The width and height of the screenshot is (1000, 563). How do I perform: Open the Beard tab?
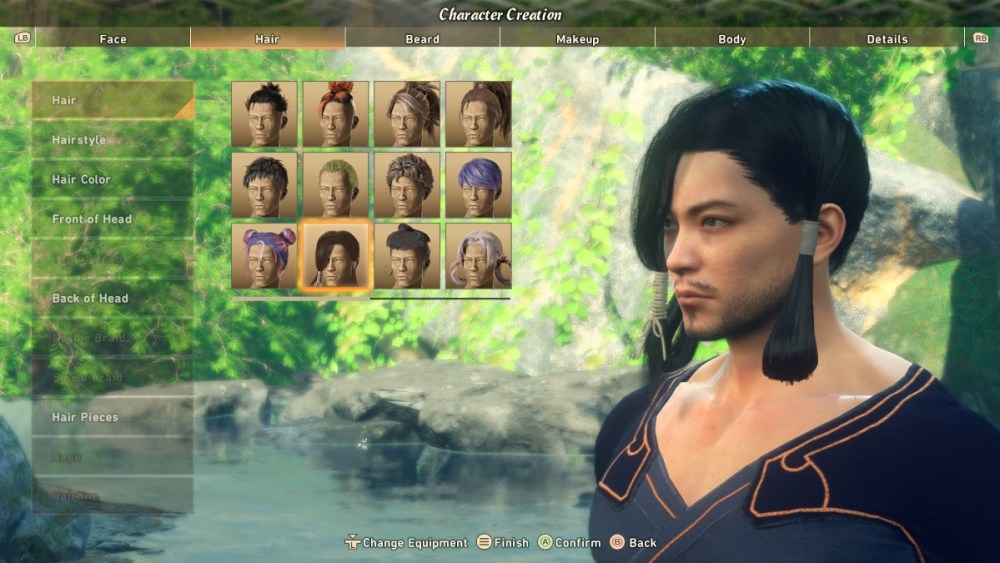pyautogui.click(x=422, y=39)
